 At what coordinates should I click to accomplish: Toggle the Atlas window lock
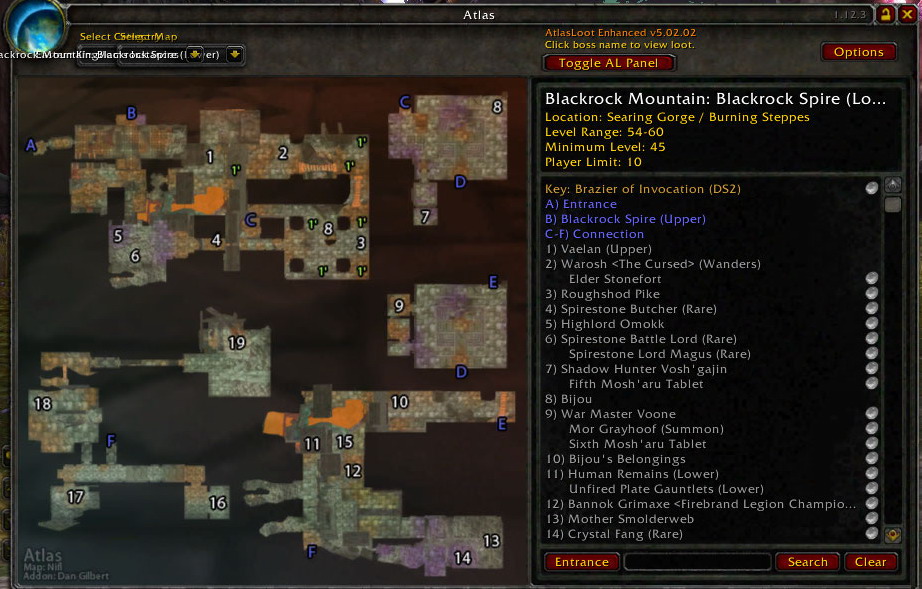click(x=885, y=15)
